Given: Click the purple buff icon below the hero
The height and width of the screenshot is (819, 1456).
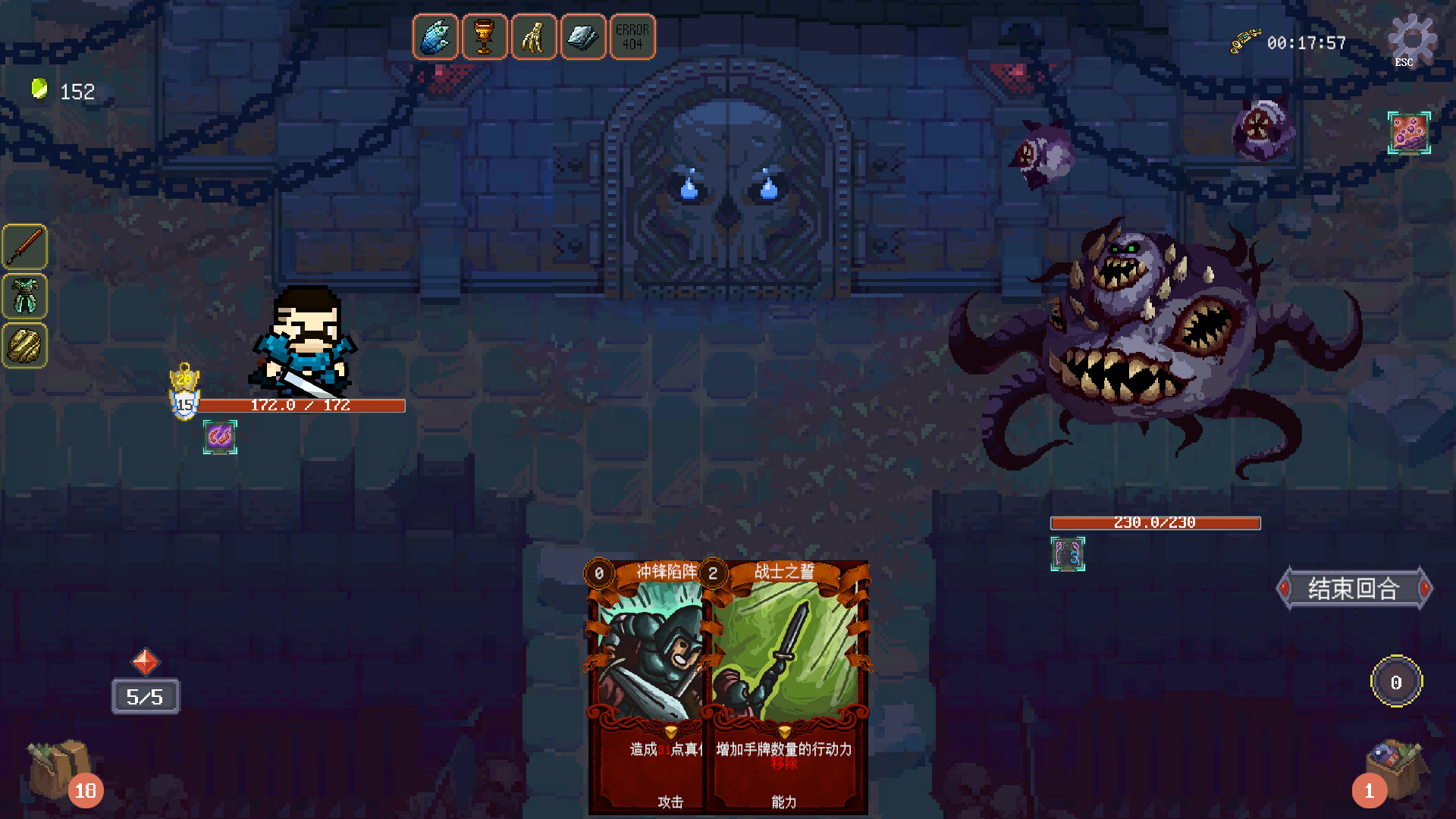Looking at the screenshot, I should pos(218,436).
